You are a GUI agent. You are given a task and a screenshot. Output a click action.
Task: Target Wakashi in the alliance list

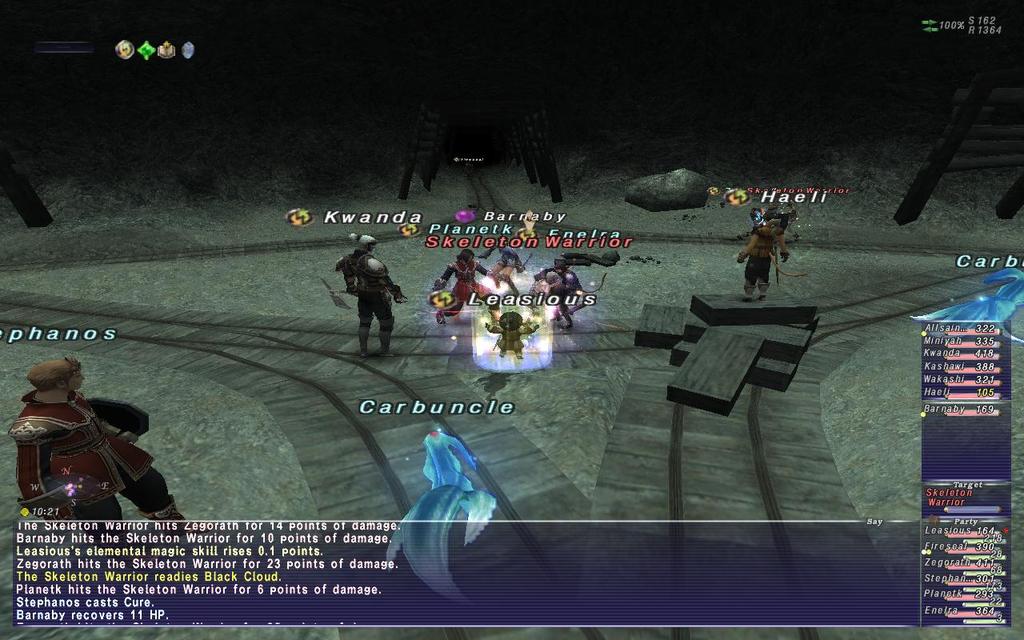pos(964,380)
